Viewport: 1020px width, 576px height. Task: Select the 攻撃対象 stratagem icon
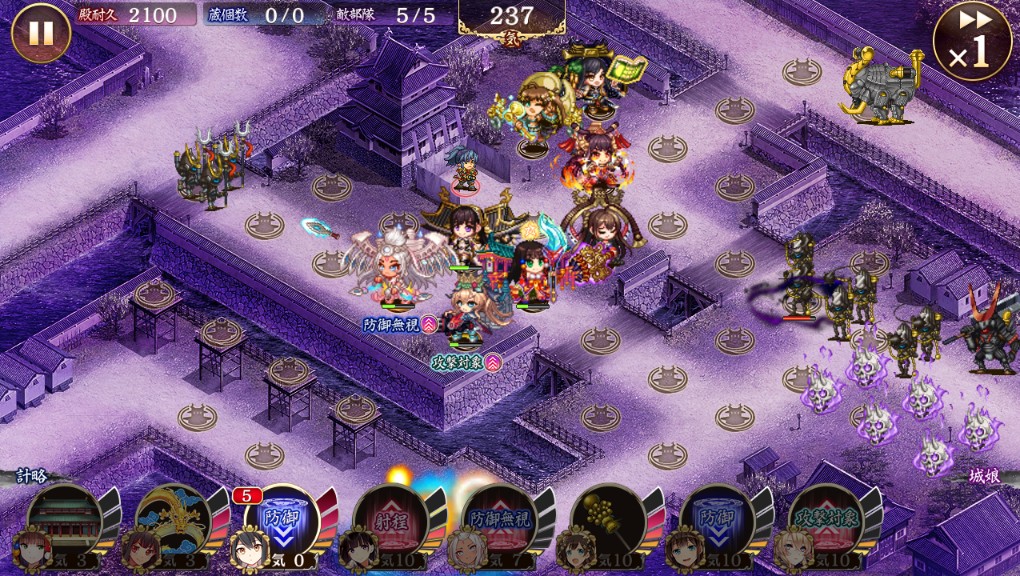click(x=824, y=520)
